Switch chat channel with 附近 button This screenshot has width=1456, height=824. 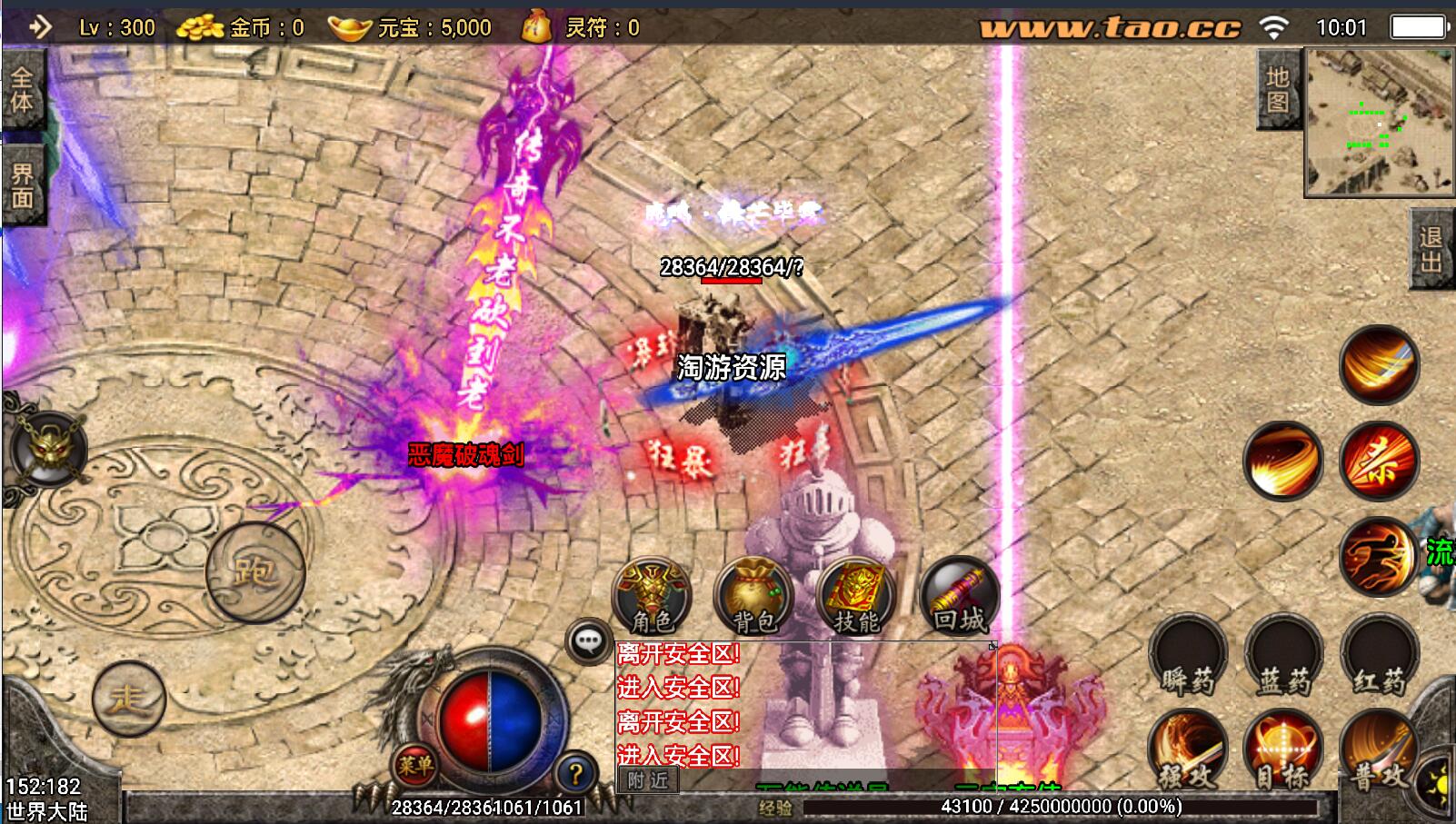pyautogui.click(x=647, y=780)
